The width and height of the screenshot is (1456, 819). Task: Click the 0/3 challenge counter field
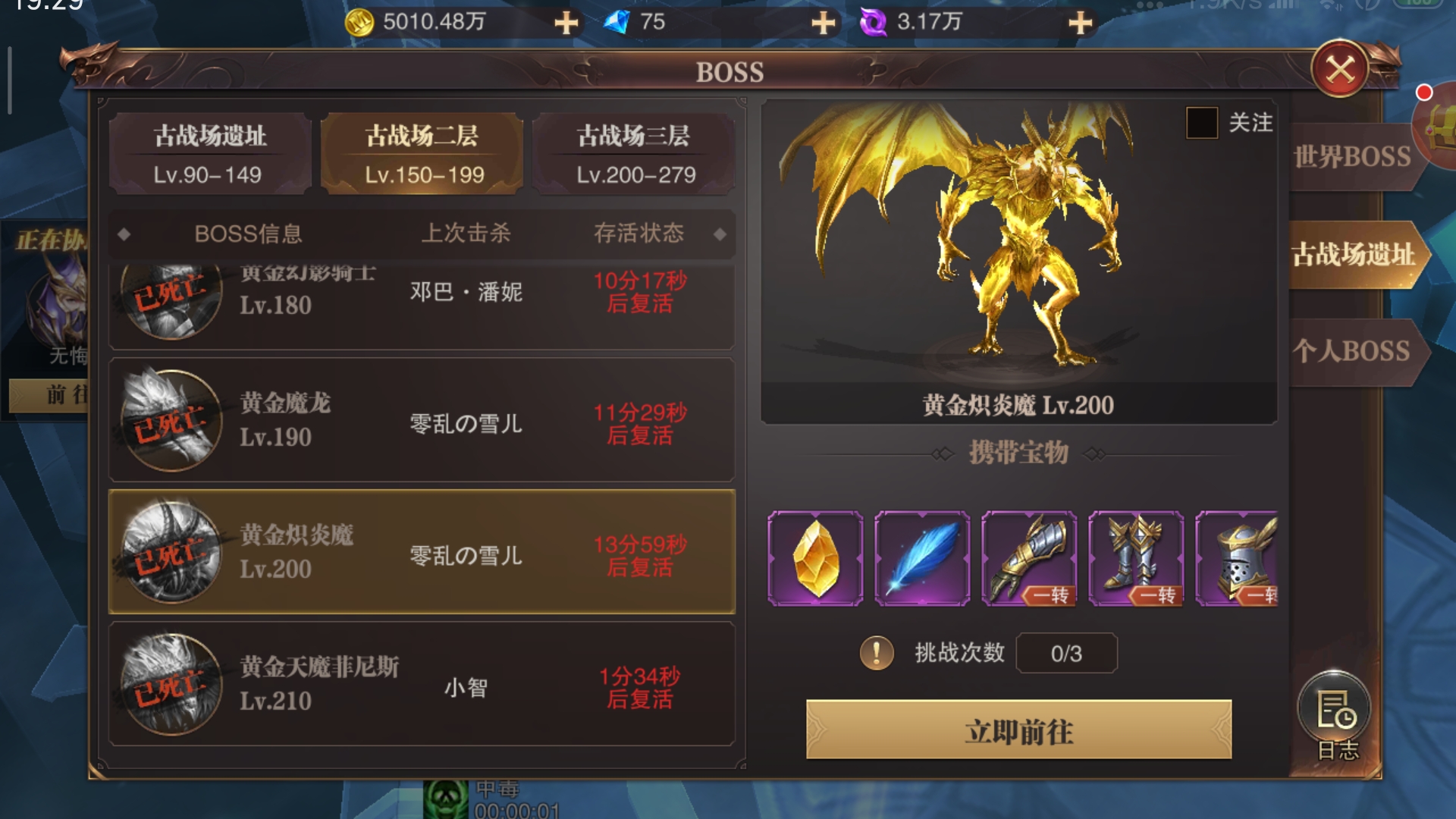tap(1066, 653)
